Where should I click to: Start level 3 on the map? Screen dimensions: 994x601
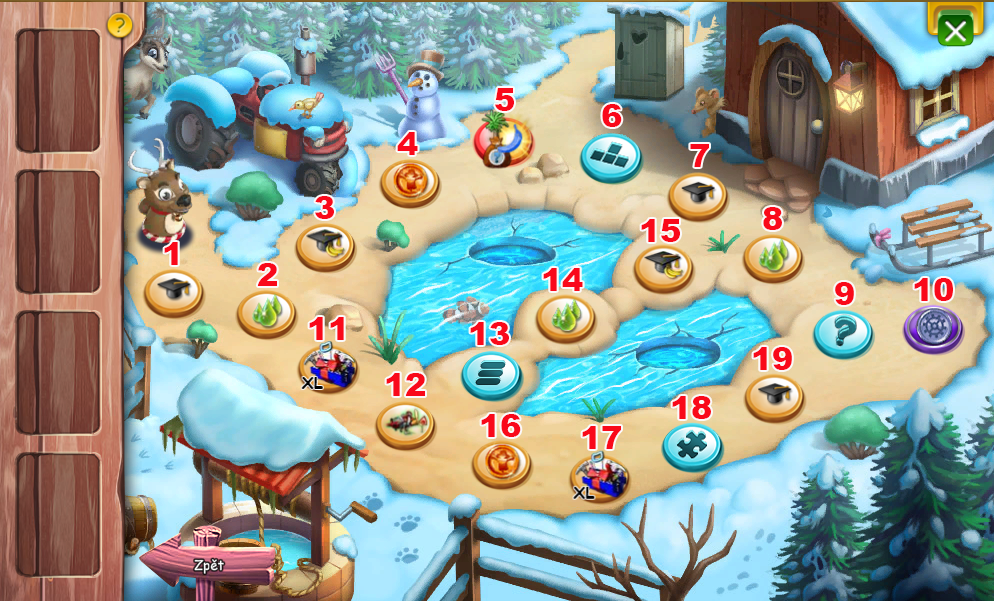[325, 245]
